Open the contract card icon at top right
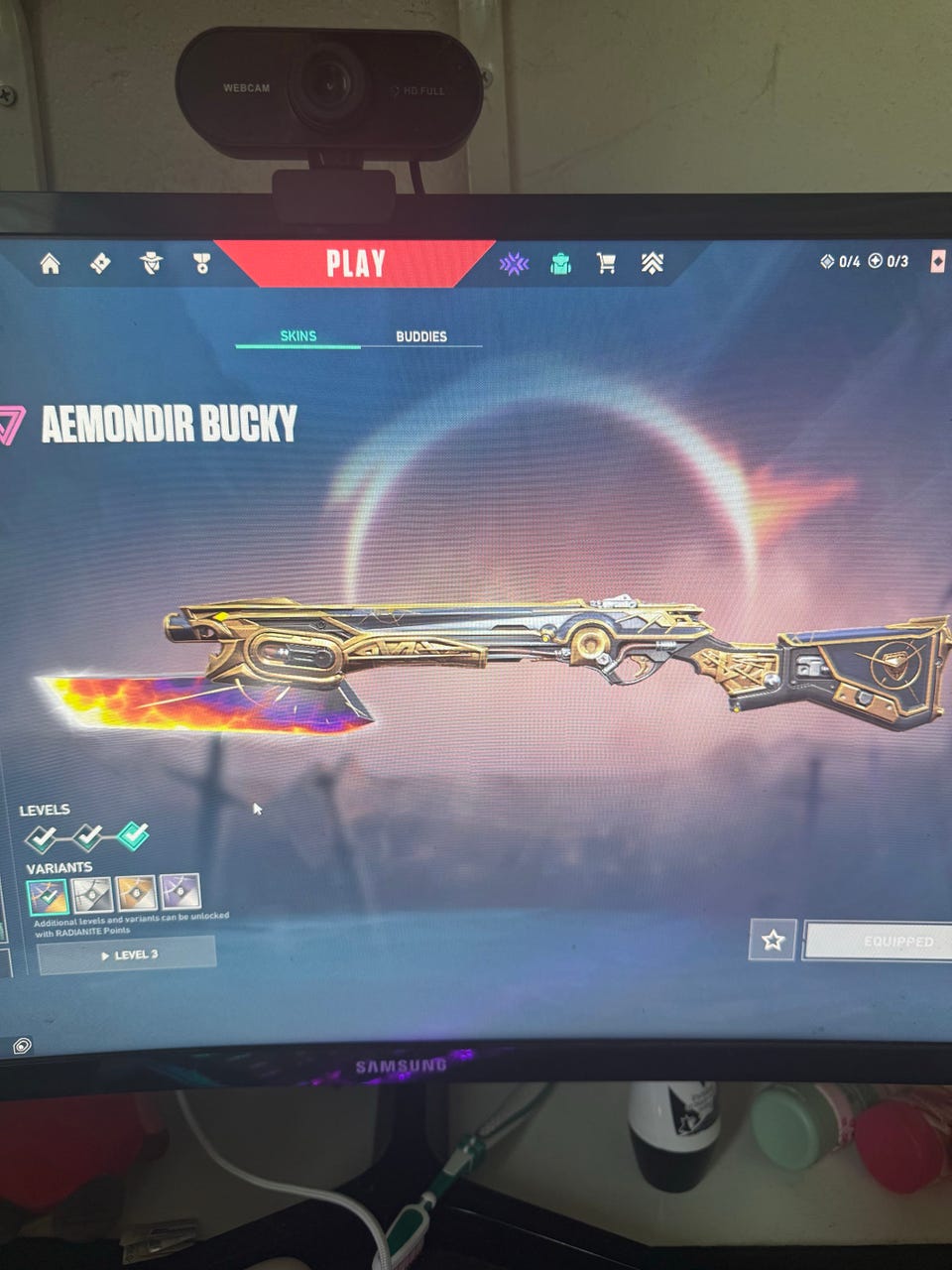The width and height of the screenshot is (952, 1270). tap(938, 262)
